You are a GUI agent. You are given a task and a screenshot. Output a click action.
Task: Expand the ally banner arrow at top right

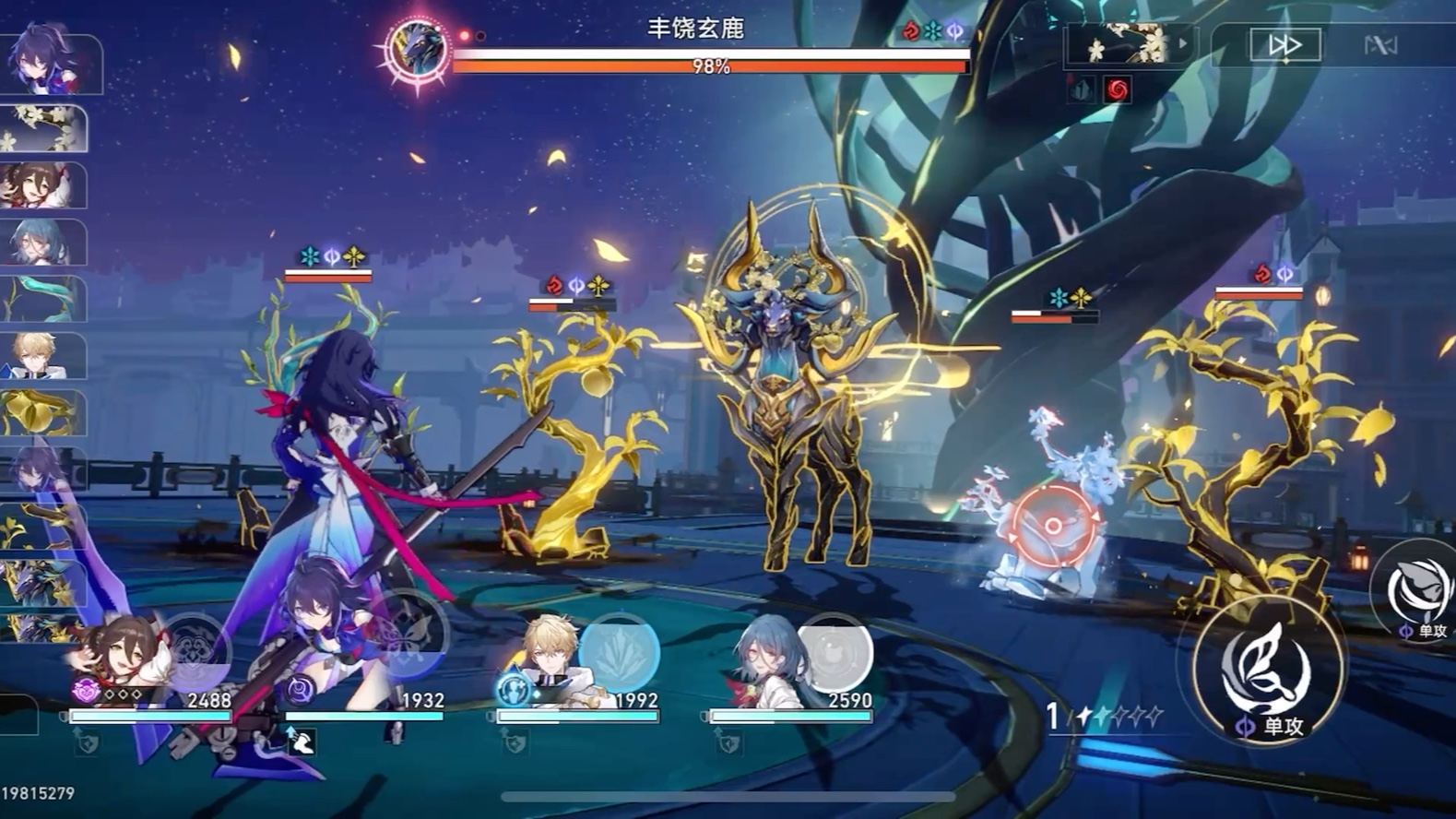tap(1181, 43)
